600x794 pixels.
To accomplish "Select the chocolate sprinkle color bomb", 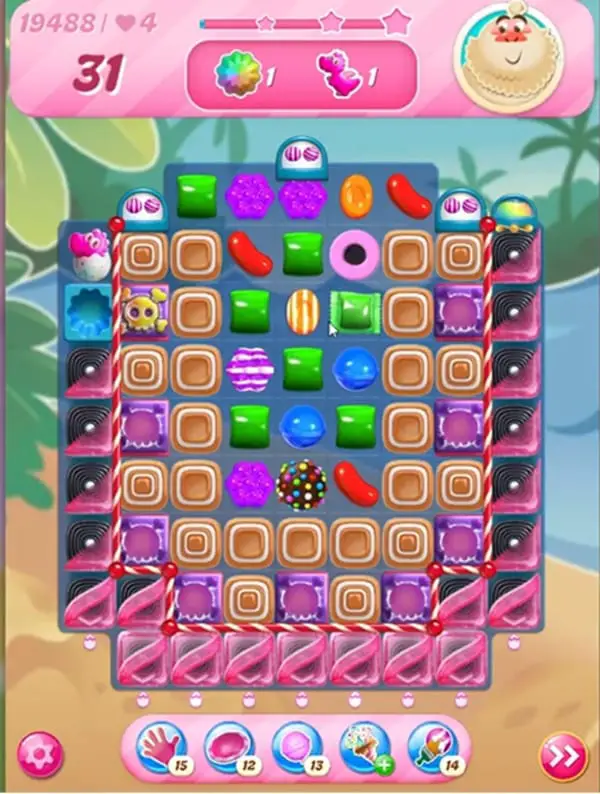I will click(302, 483).
